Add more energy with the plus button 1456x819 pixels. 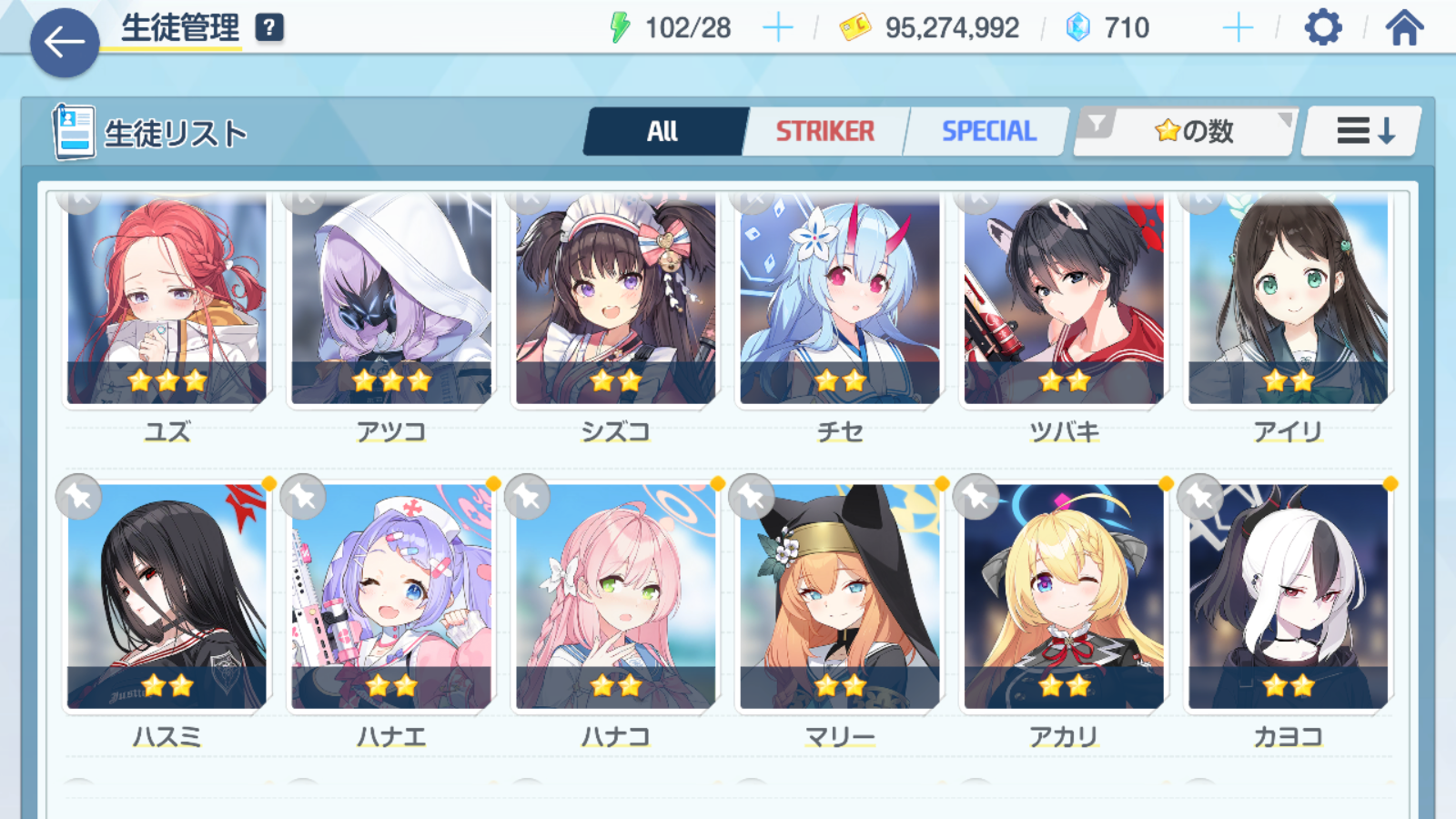click(777, 28)
